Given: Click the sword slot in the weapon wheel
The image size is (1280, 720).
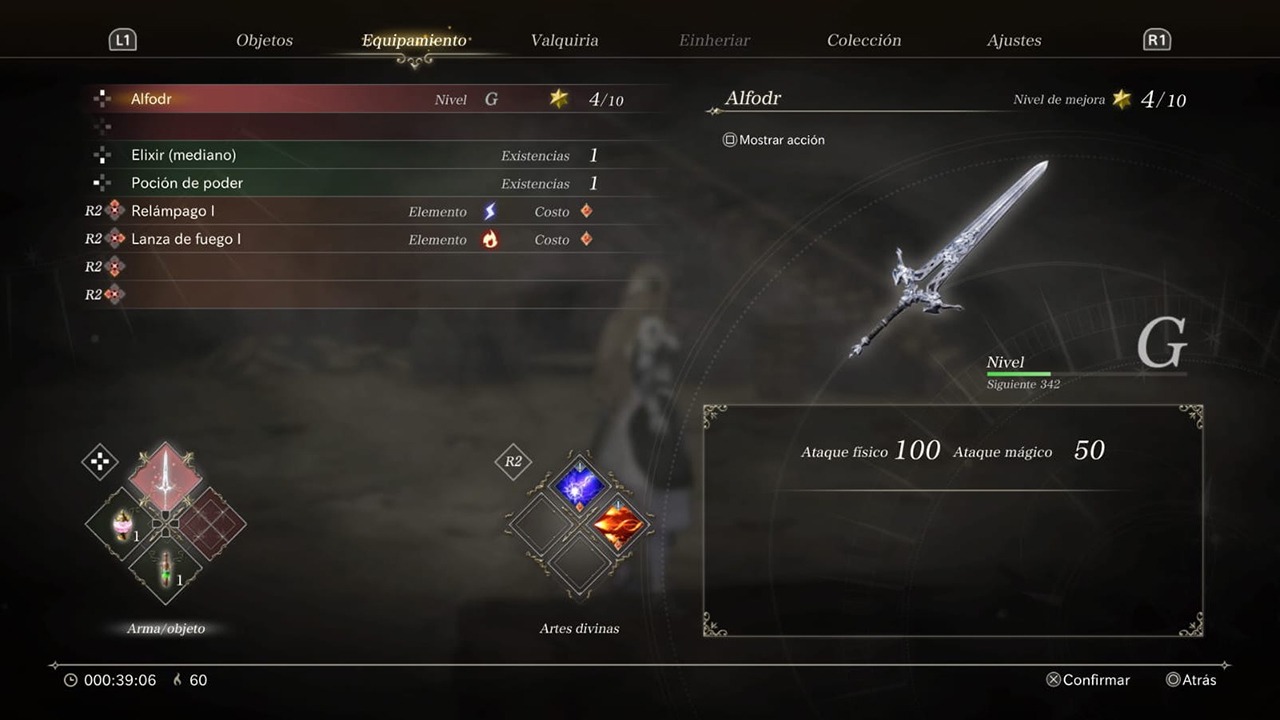Looking at the screenshot, I should (x=166, y=478).
